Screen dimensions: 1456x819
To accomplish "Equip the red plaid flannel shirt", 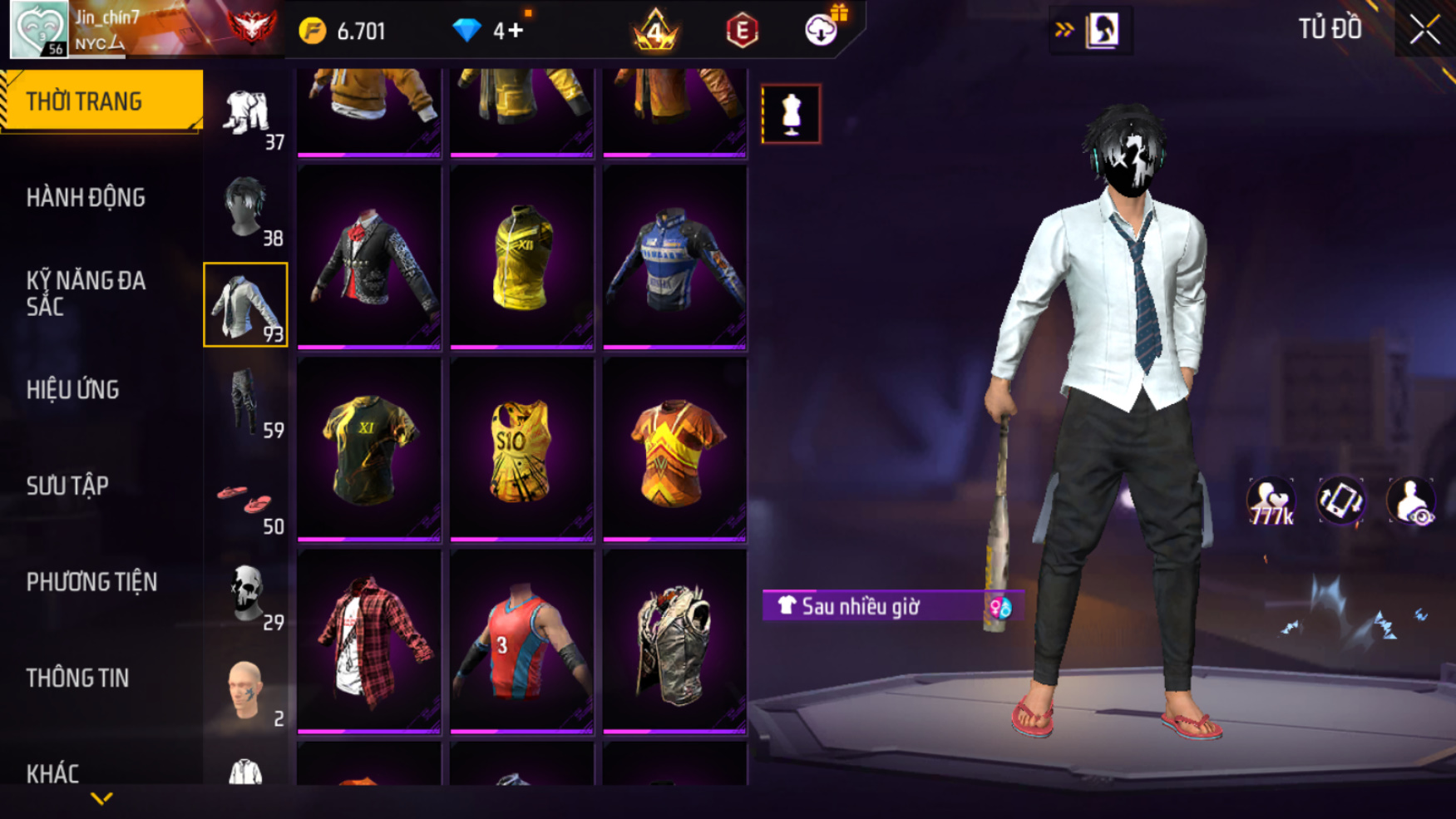I will [x=368, y=641].
